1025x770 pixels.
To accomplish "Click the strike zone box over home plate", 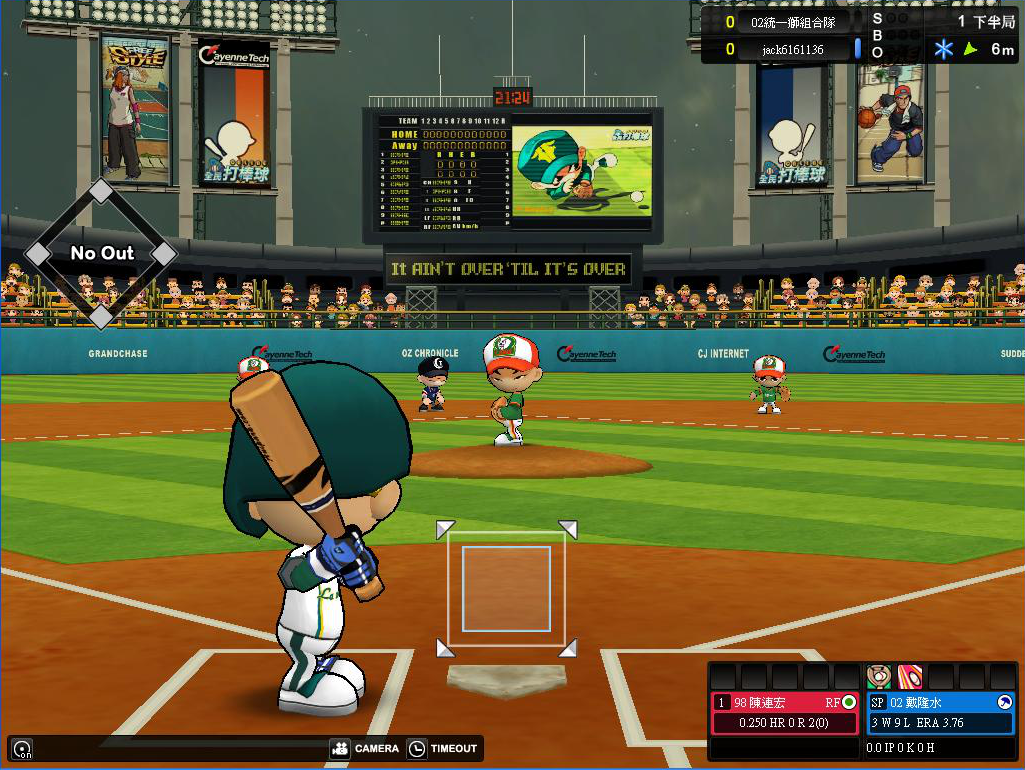I will point(506,589).
